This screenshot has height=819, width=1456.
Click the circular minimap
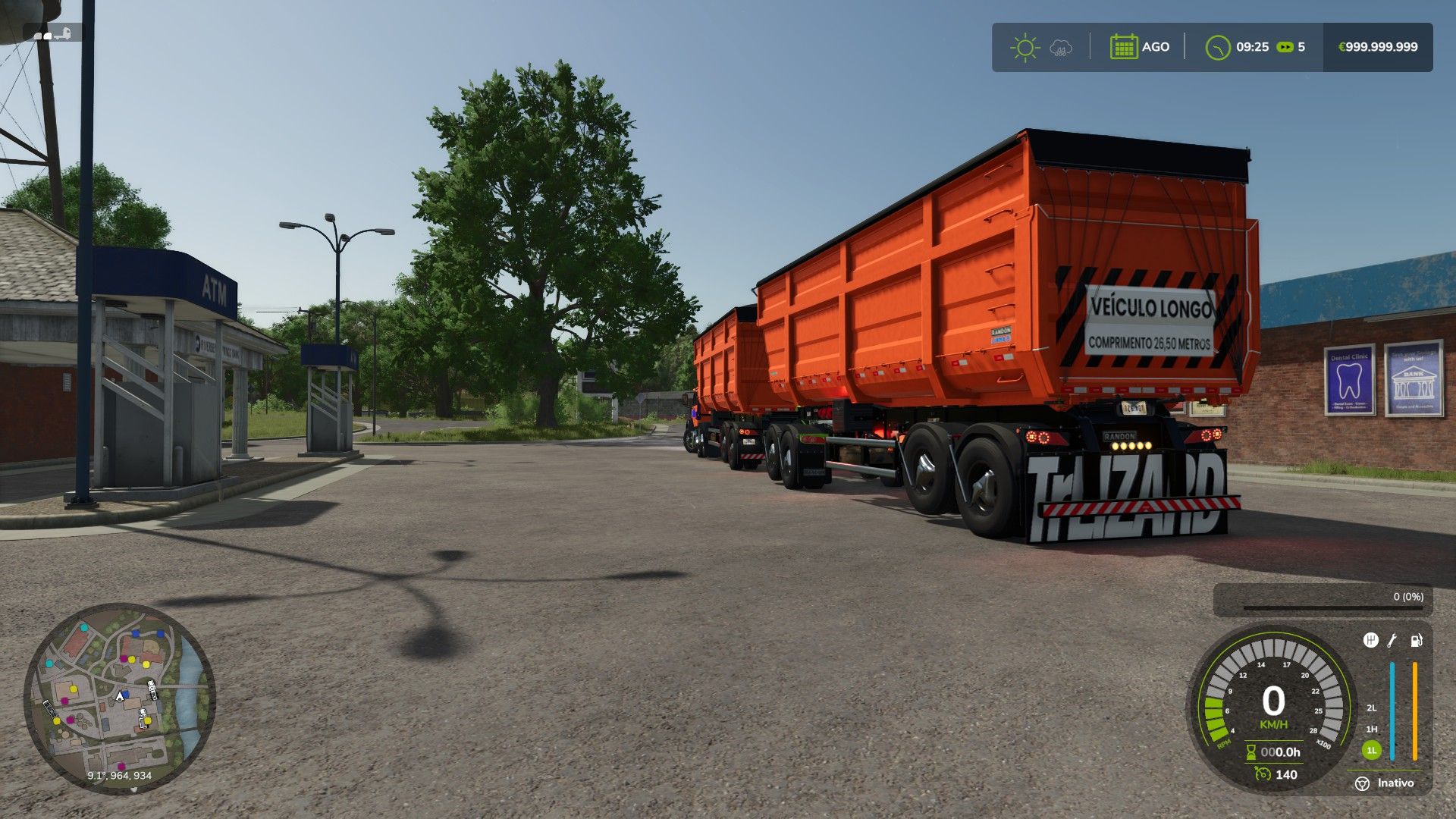point(120,698)
